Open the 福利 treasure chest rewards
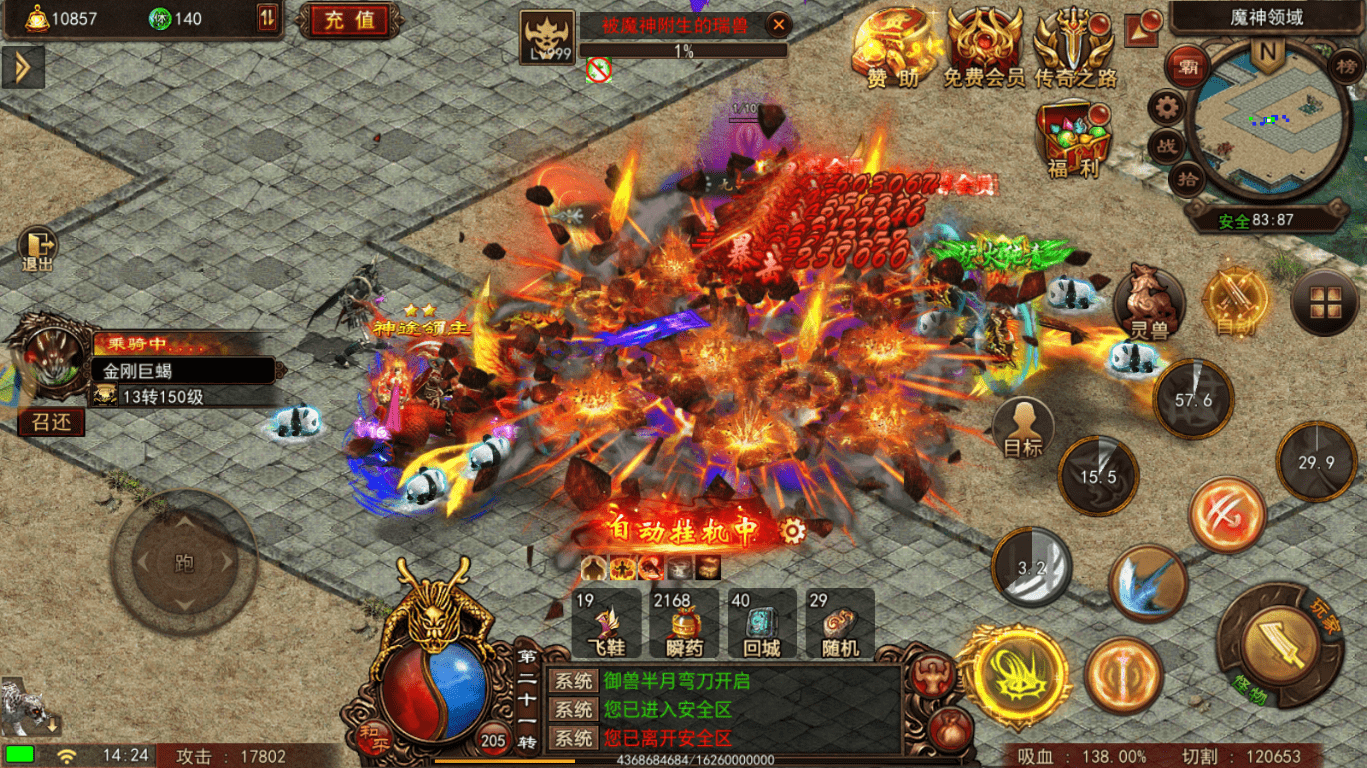The height and width of the screenshot is (768, 1367). click(1074, 140)
